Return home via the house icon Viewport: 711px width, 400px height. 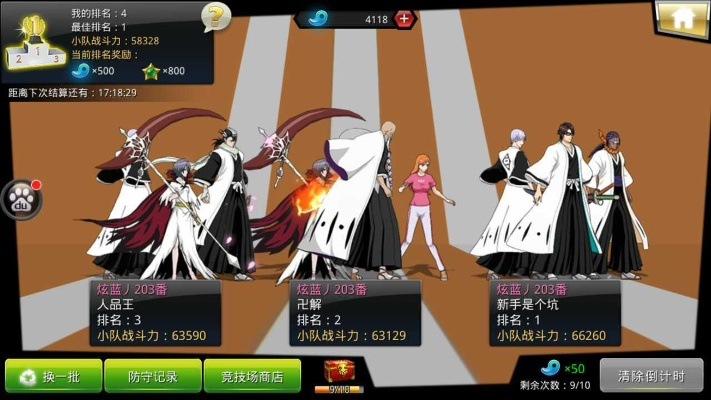point(682,17)
